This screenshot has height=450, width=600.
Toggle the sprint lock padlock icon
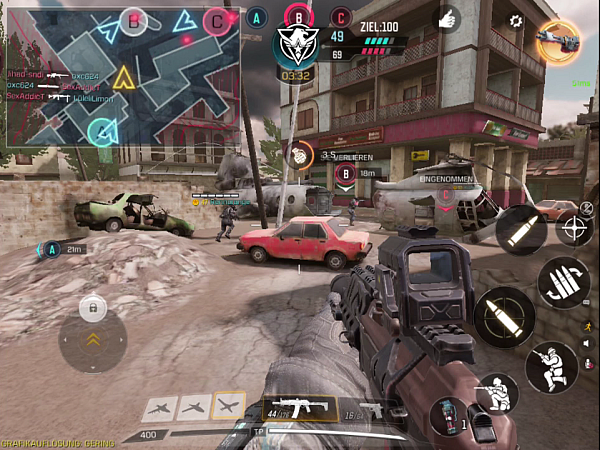(x=93, y=304)
